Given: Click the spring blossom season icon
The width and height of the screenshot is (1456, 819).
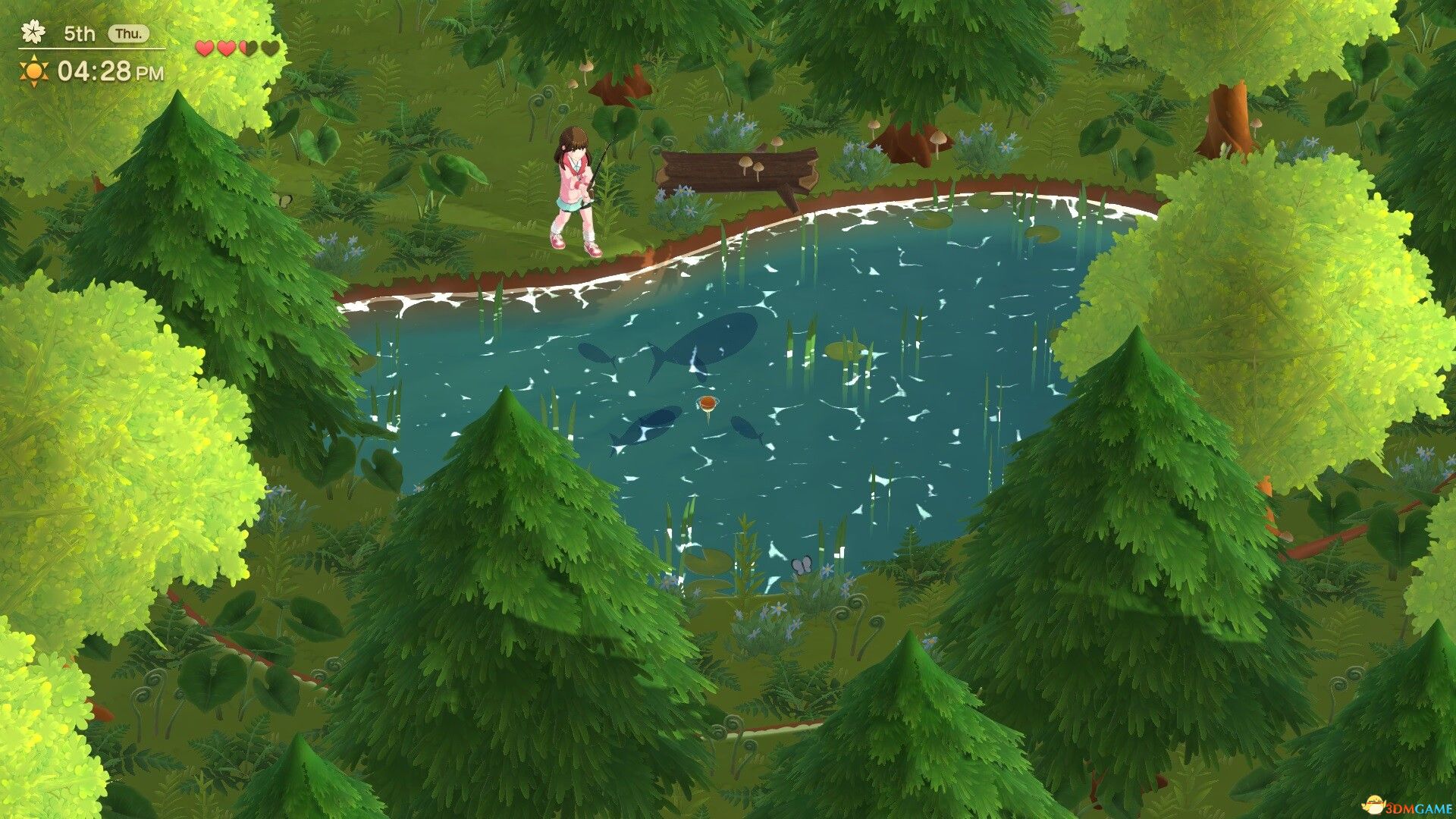Looking at the screenshot, I should coord(33,32).
